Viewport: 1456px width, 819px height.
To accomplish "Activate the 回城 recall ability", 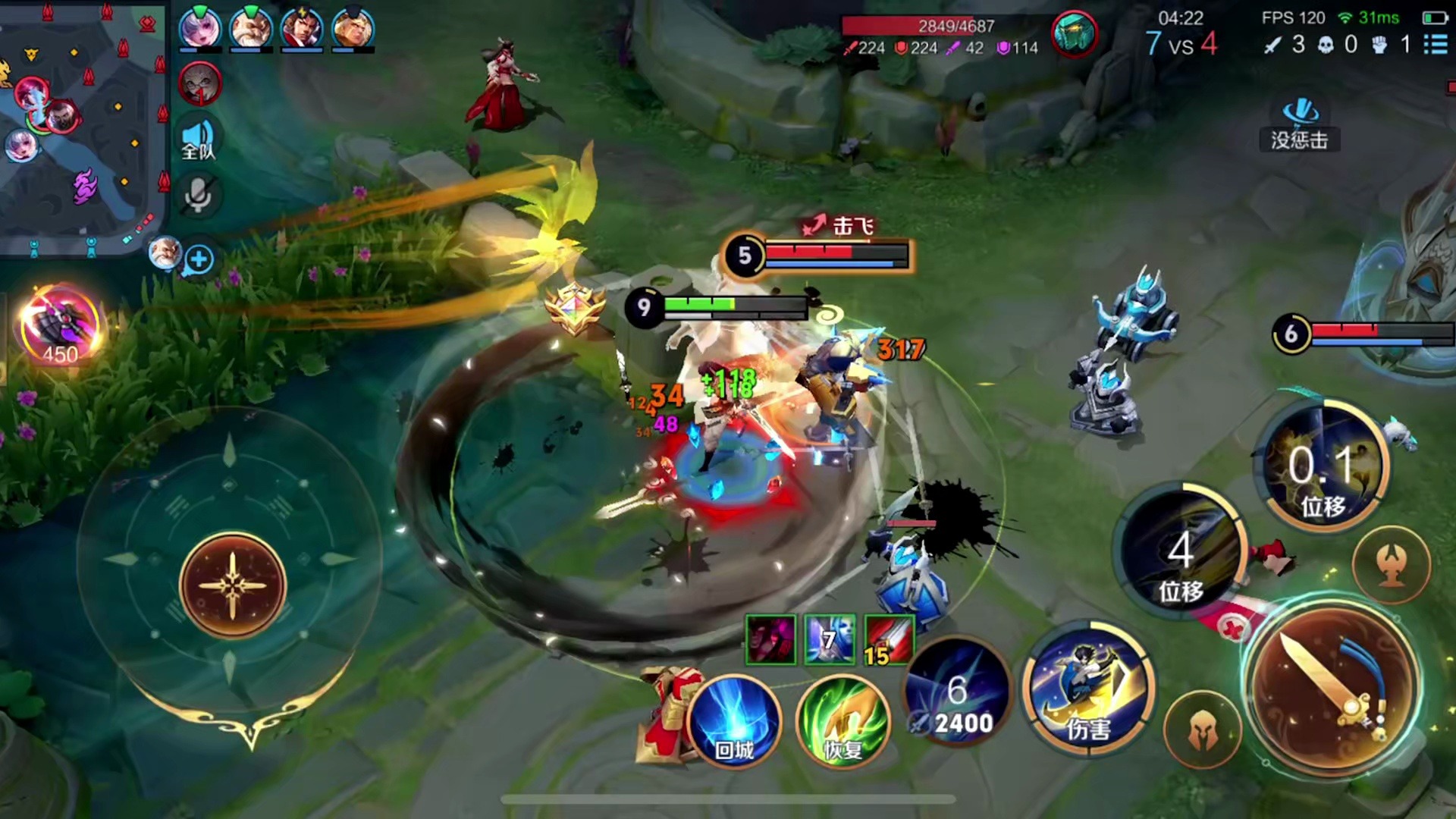I will coord(734,721).
